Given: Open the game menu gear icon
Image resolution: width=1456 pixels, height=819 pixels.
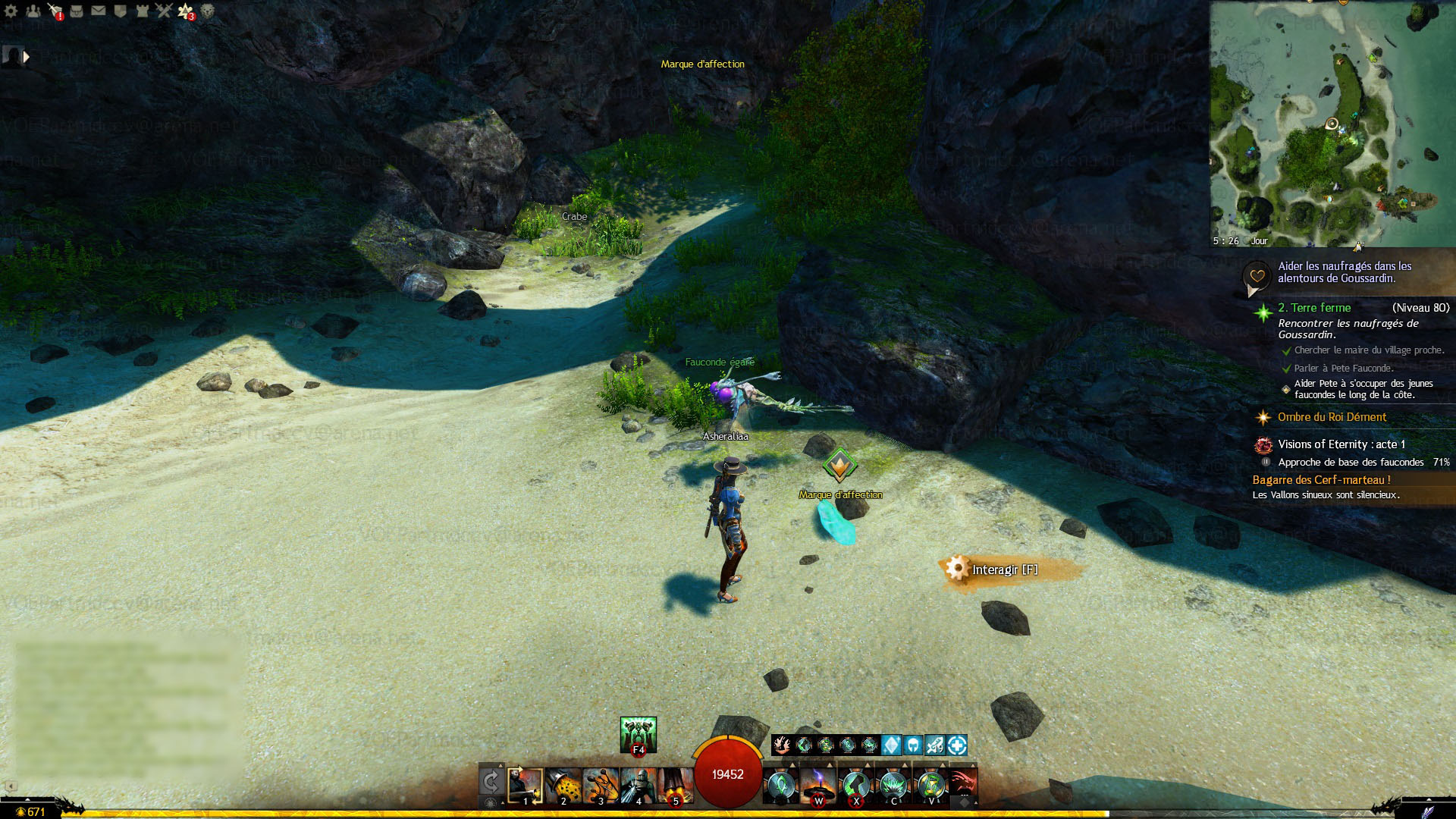Looking at the screenshot, I should tap(11, 11).
